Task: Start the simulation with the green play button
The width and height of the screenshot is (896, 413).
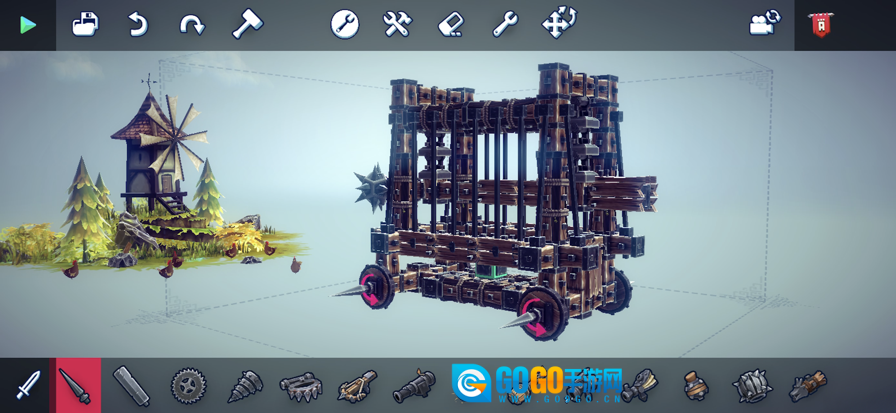Action: tap(28, 25)
